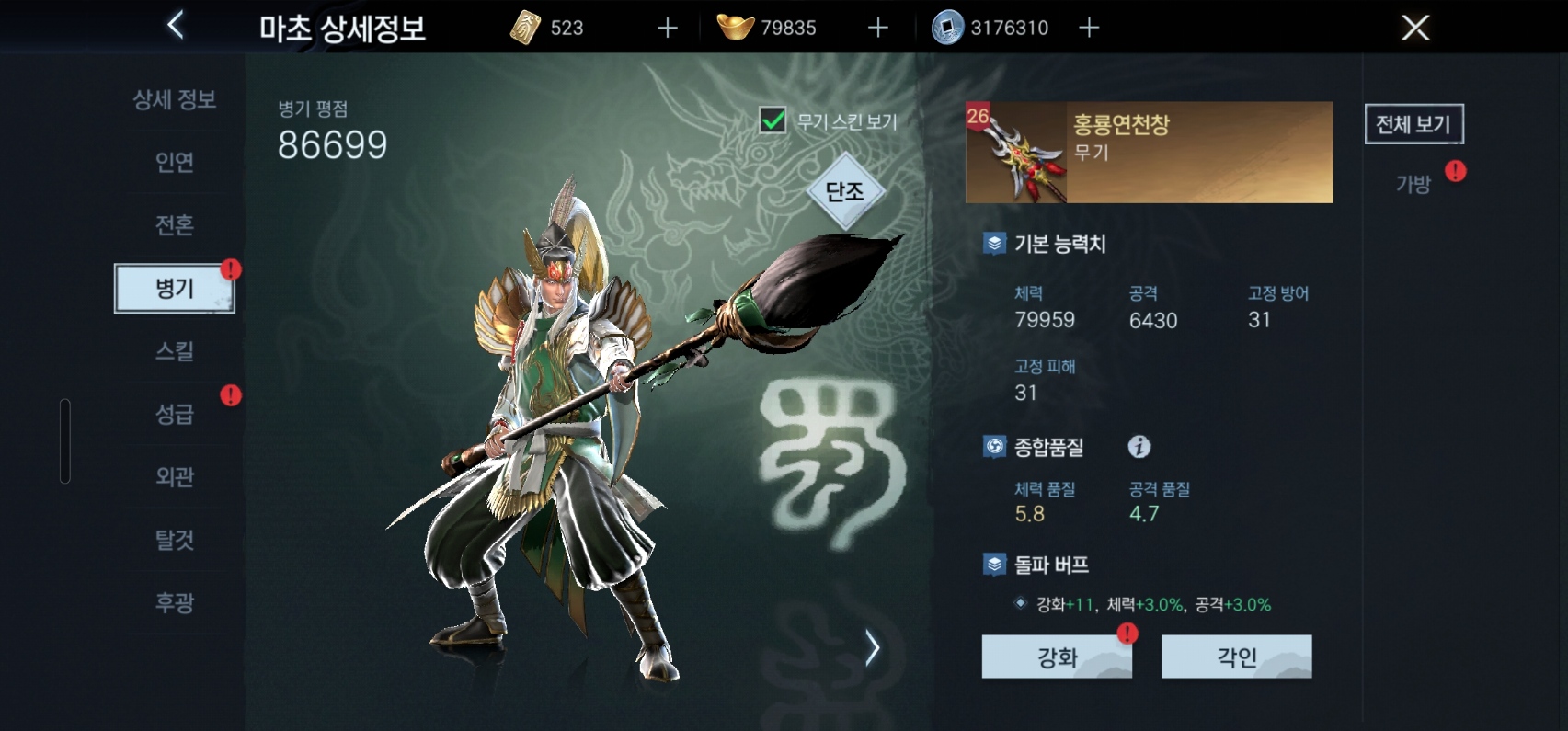
Task: Open the 성급 tab with red badge
Action: pos(174,414)
